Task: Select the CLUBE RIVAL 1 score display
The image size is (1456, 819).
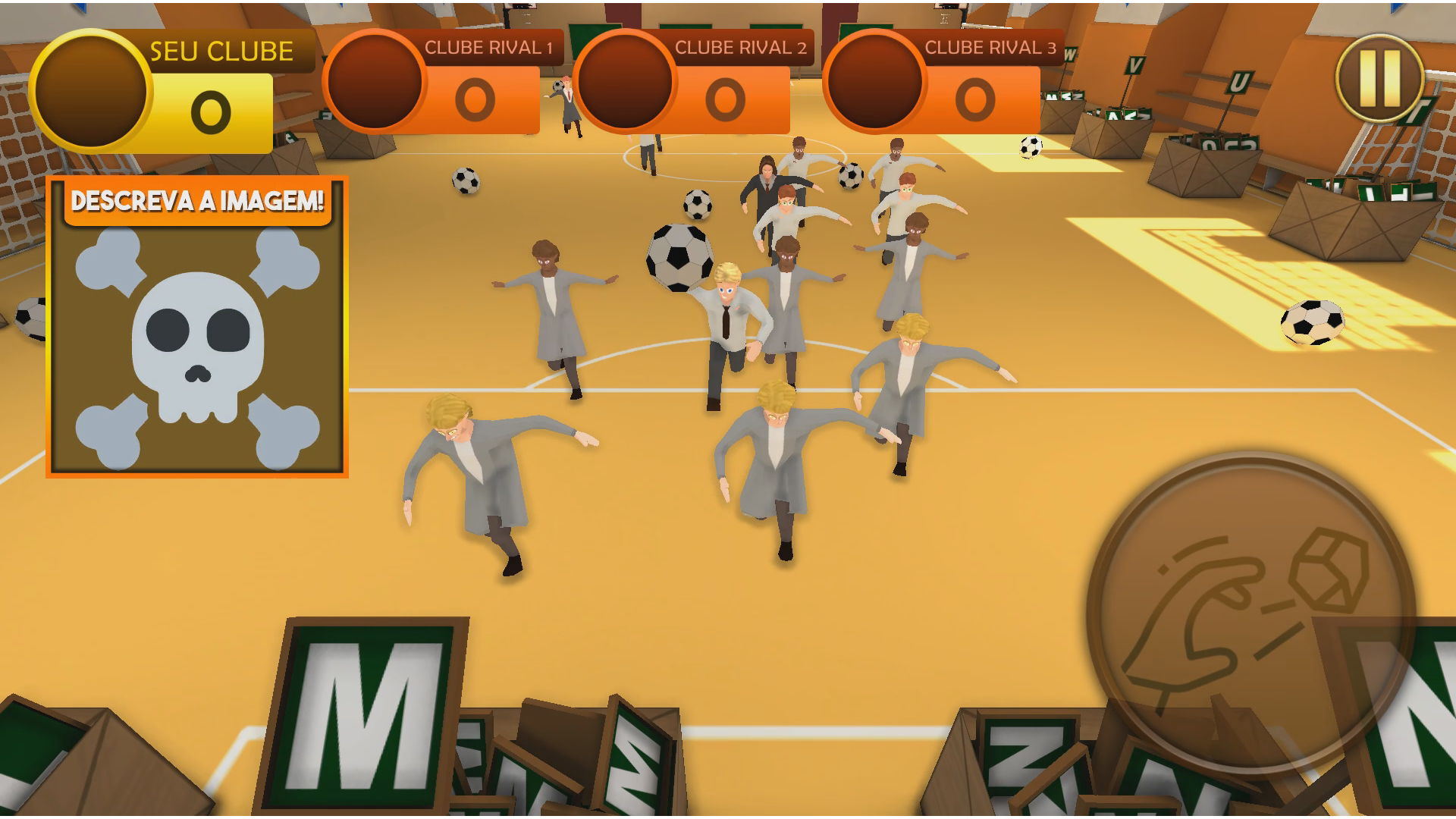Action: [x=475, y=97]
